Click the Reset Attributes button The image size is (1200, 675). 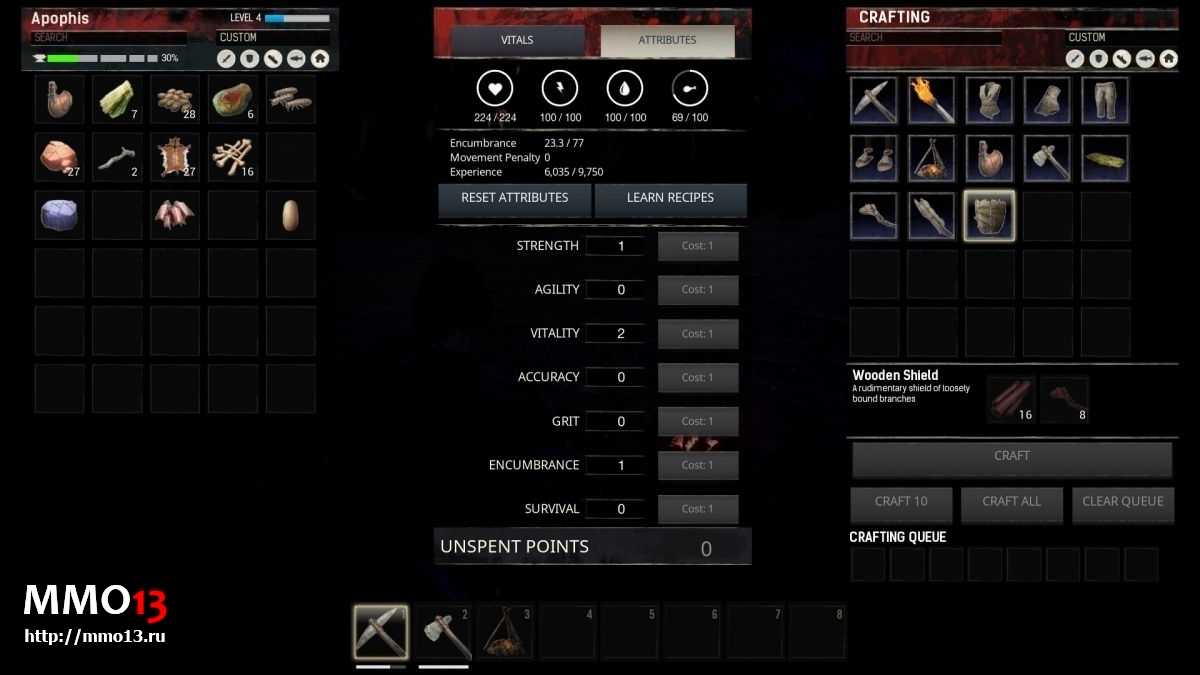(514, 198)
